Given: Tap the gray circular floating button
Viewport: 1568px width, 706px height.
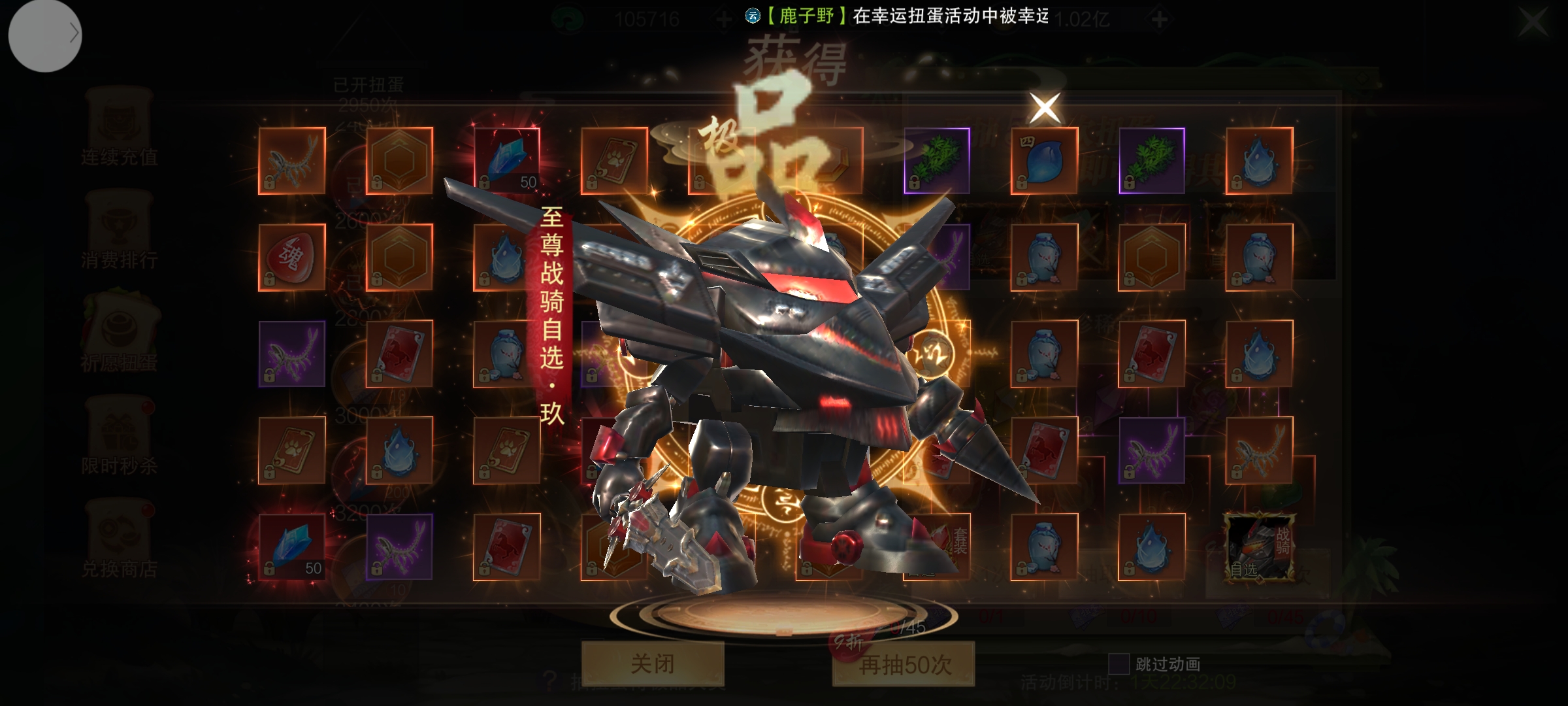Looking at the screenshot, I should [44, 34].
